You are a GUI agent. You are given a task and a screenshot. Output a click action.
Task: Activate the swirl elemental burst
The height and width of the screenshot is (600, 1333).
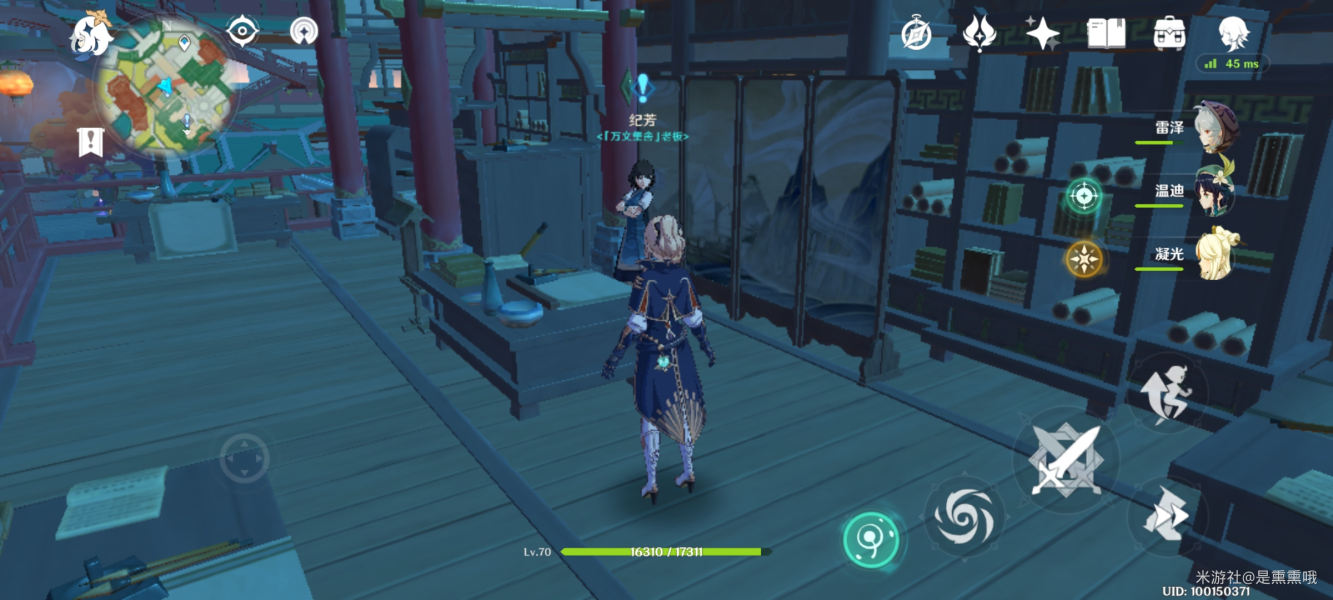point(963,514)
